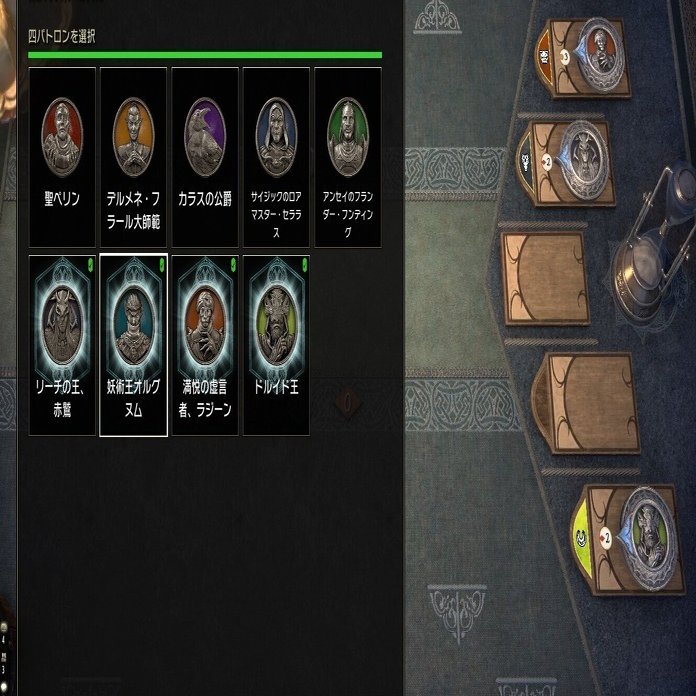Pick the ドルイド王 patron tile
The width and height of the screenshot is (696, 696).
click(276, 345)
